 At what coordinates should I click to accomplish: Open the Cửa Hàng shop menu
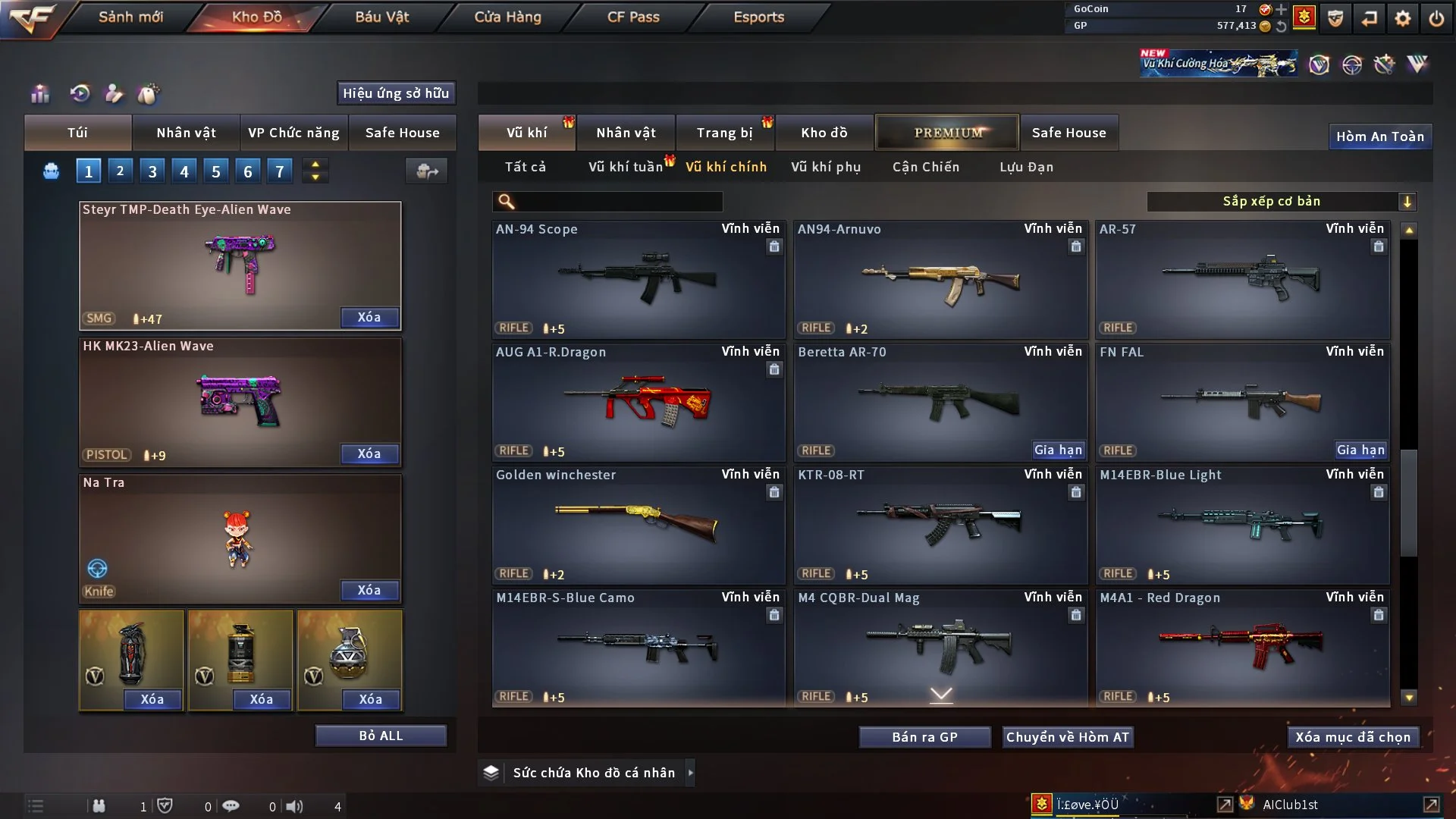[507, 17]
